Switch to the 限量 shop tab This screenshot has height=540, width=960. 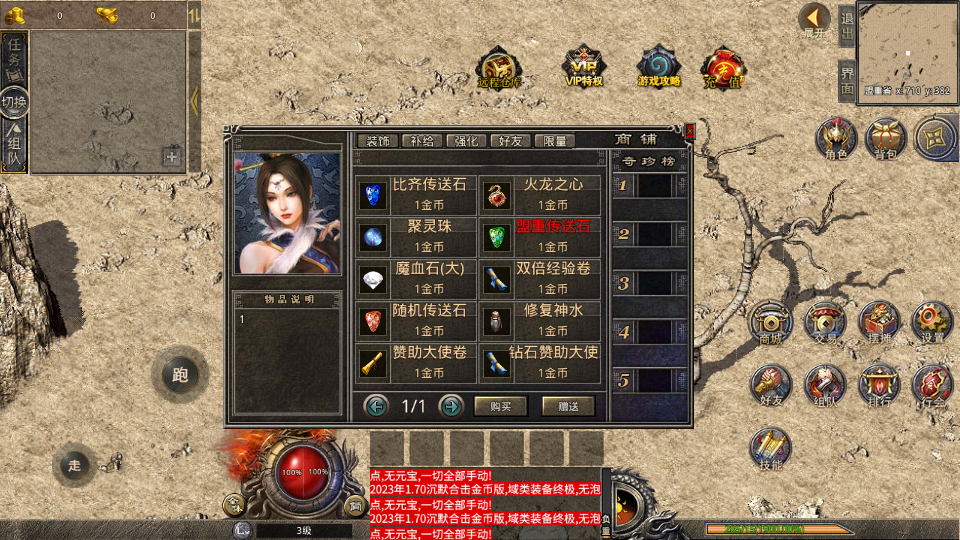tap(555, 141)
